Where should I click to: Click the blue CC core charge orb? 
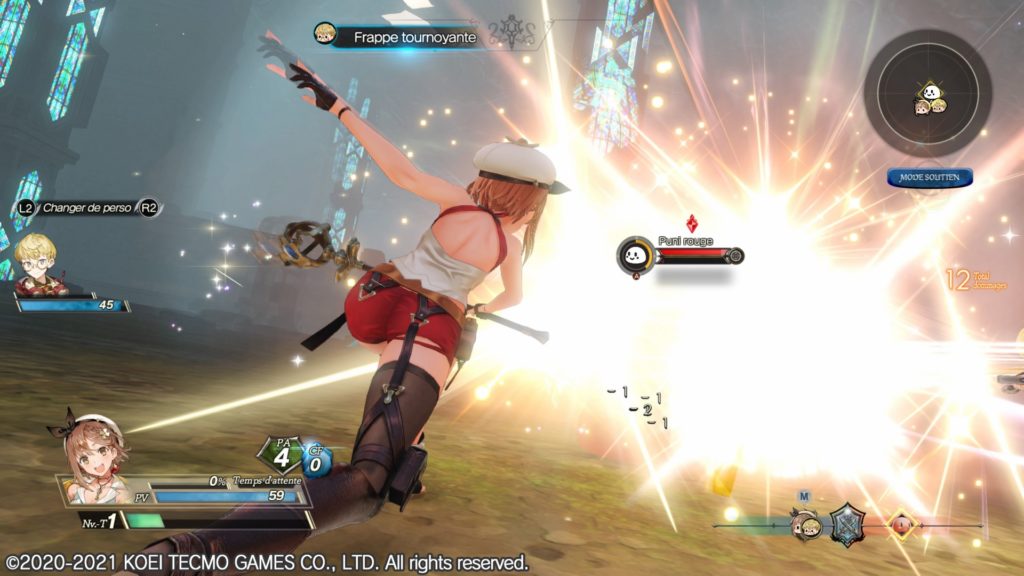click(317, 461)
